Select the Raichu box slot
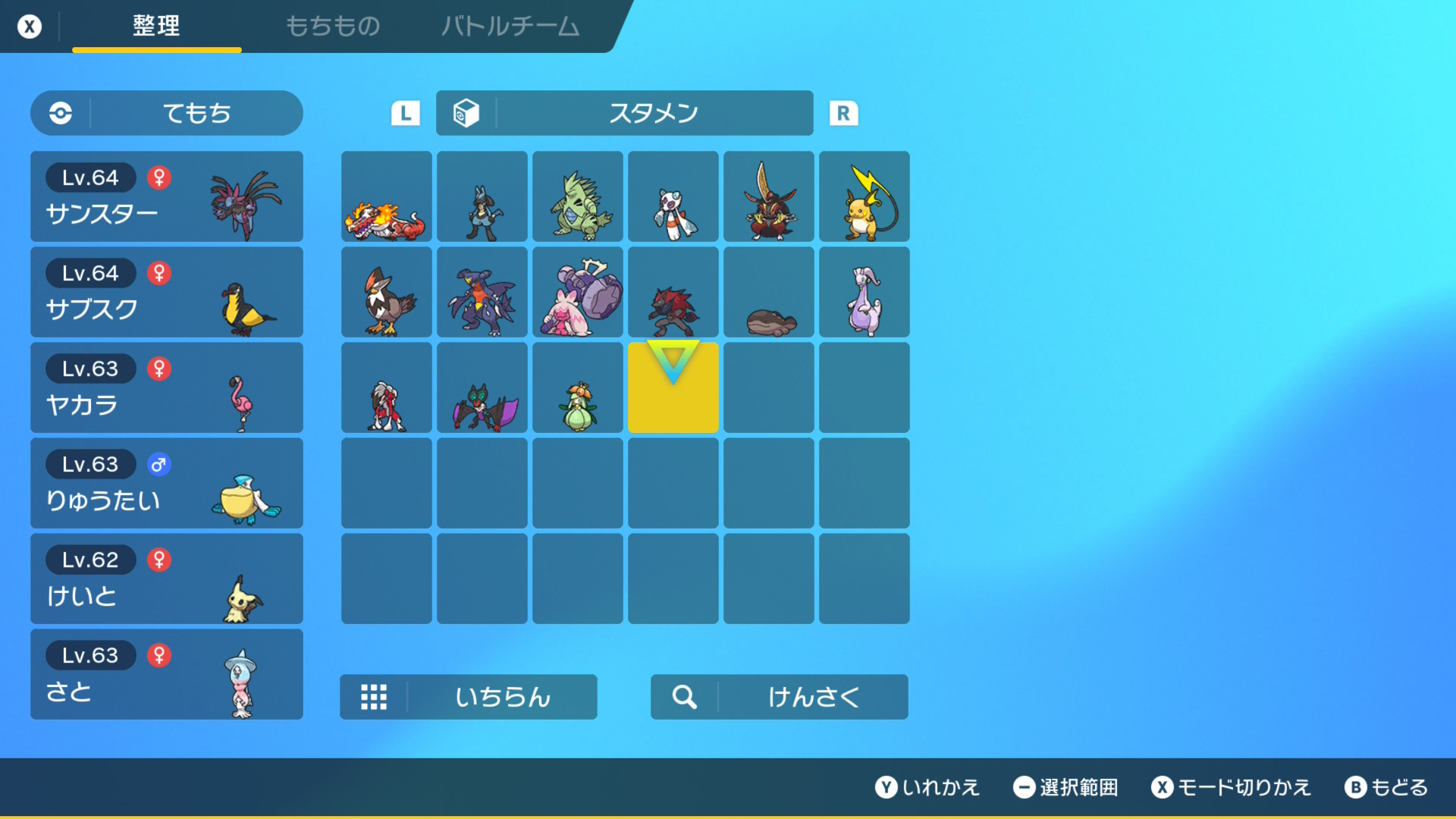 pyautogui.click(x=864, y=197)
